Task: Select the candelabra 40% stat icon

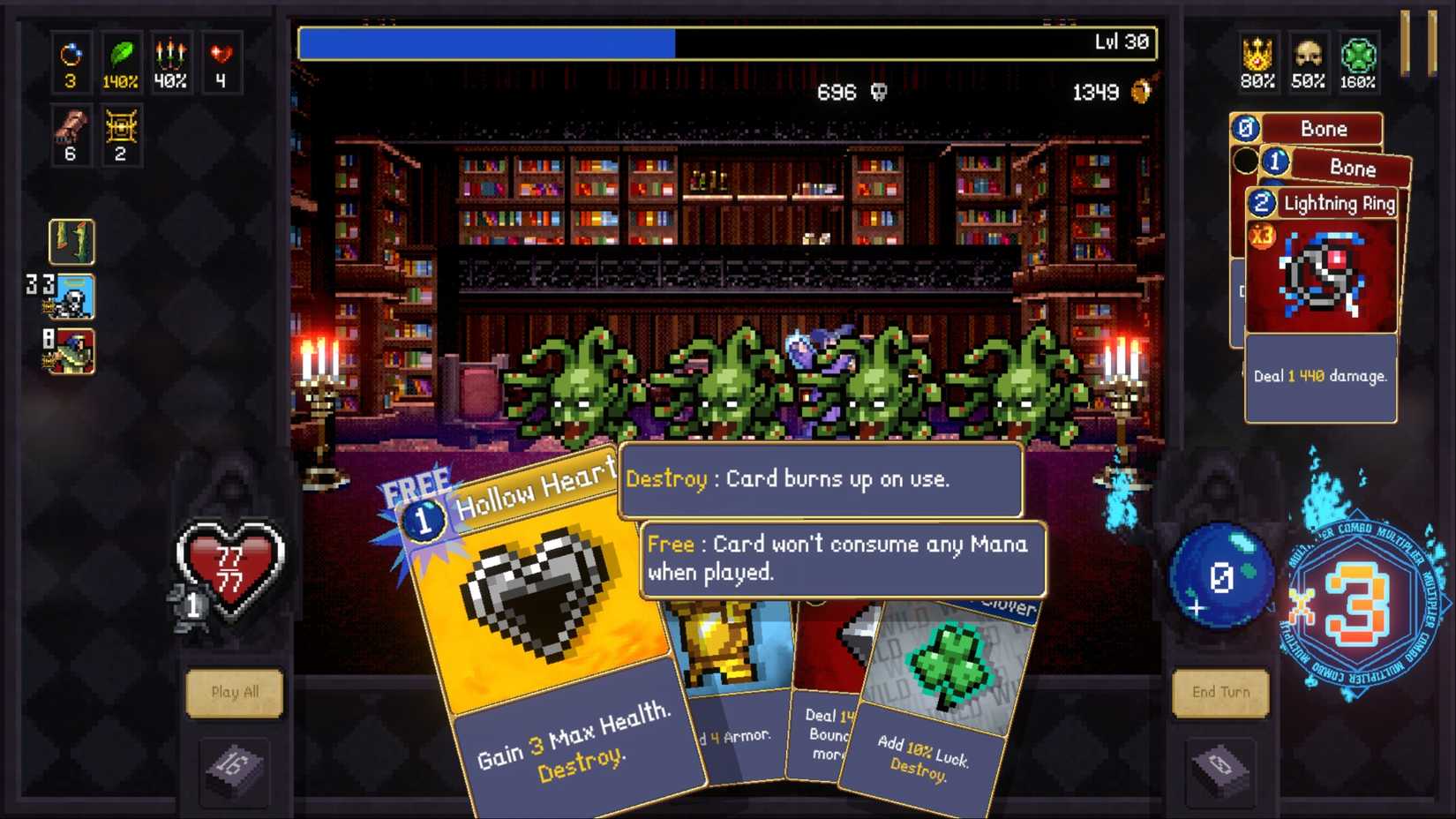Action: click(171, 62)
